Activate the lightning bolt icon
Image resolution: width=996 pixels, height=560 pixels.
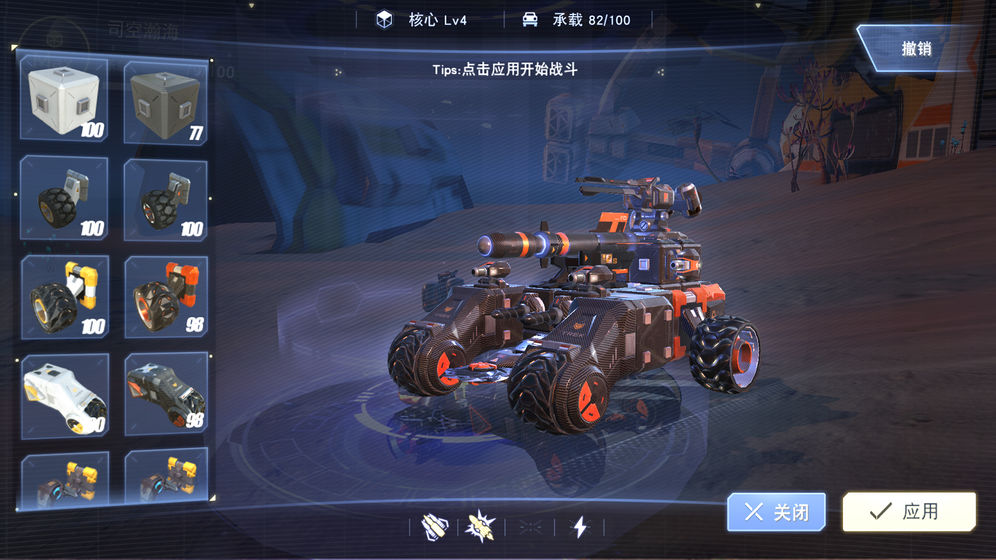click(579, 526)
